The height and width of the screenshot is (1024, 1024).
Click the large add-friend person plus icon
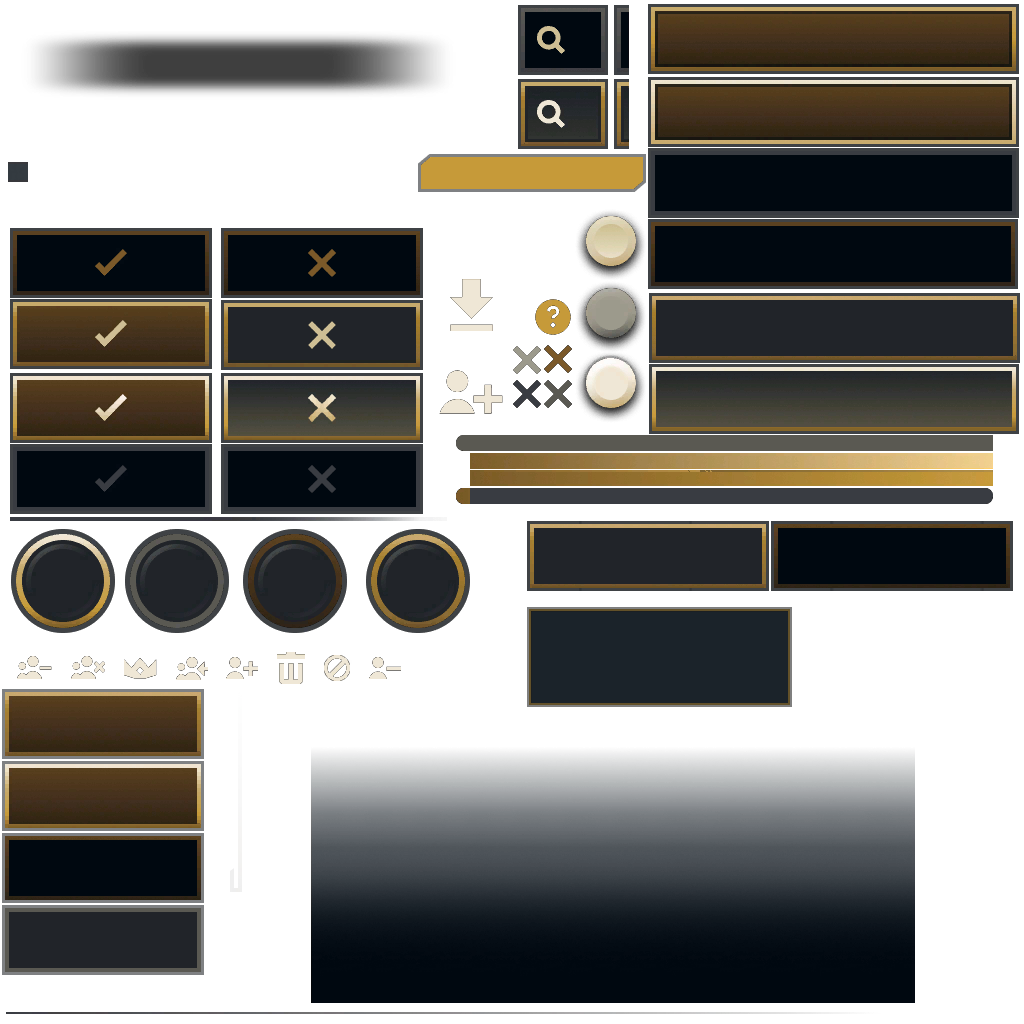(470, 393)
